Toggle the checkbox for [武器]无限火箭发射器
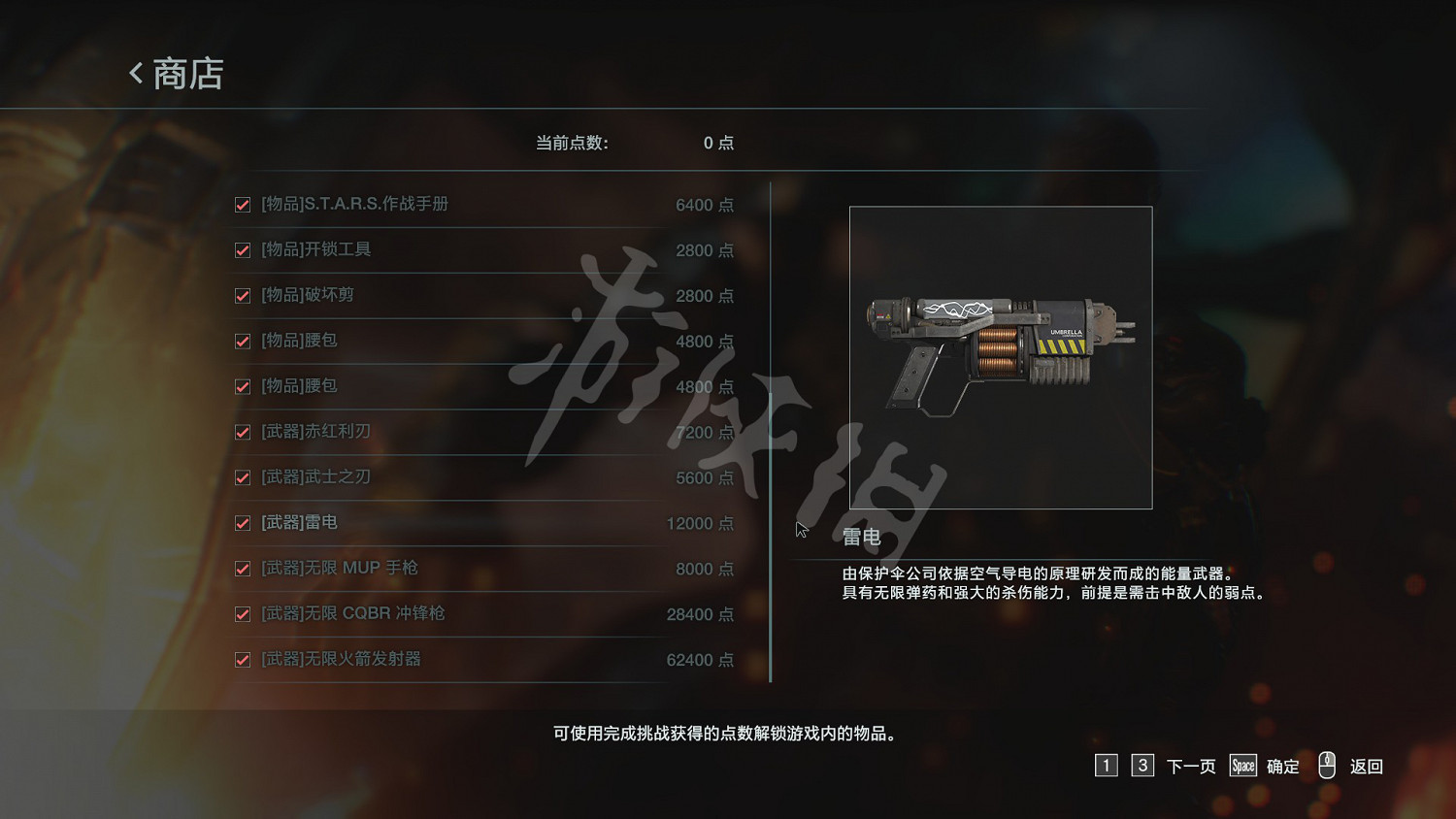This screenshot has width=1456, height=819. coord(242,660)
